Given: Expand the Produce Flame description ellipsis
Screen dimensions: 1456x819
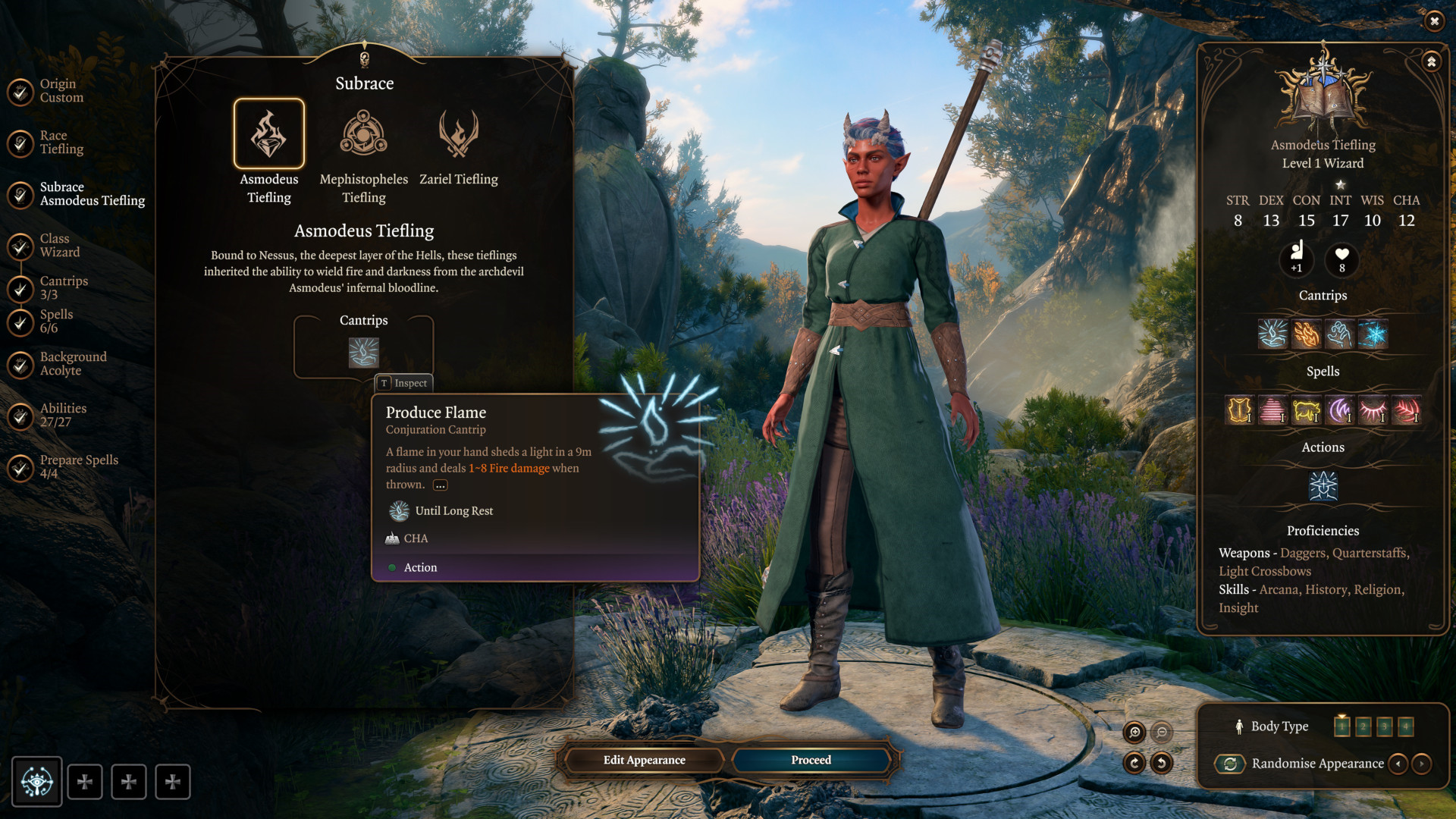Looking at the screenshot, I should pos(440,485).
